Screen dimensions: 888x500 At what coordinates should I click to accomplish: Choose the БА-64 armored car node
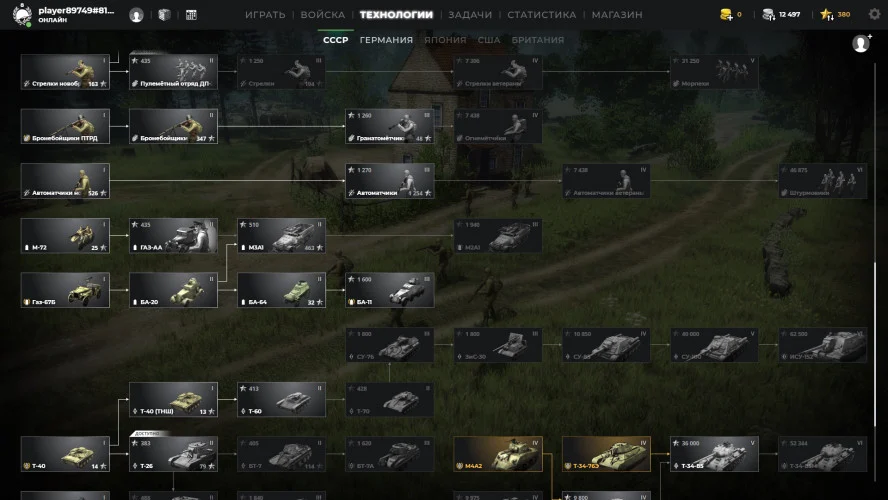click(x=281, y=290)
